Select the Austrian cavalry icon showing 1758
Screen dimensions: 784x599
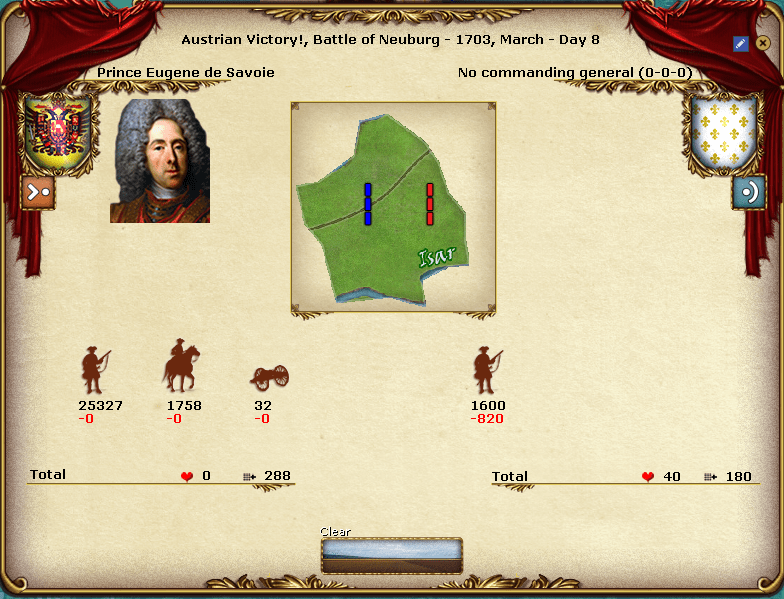pyautogui.click(x=181, y=366)
